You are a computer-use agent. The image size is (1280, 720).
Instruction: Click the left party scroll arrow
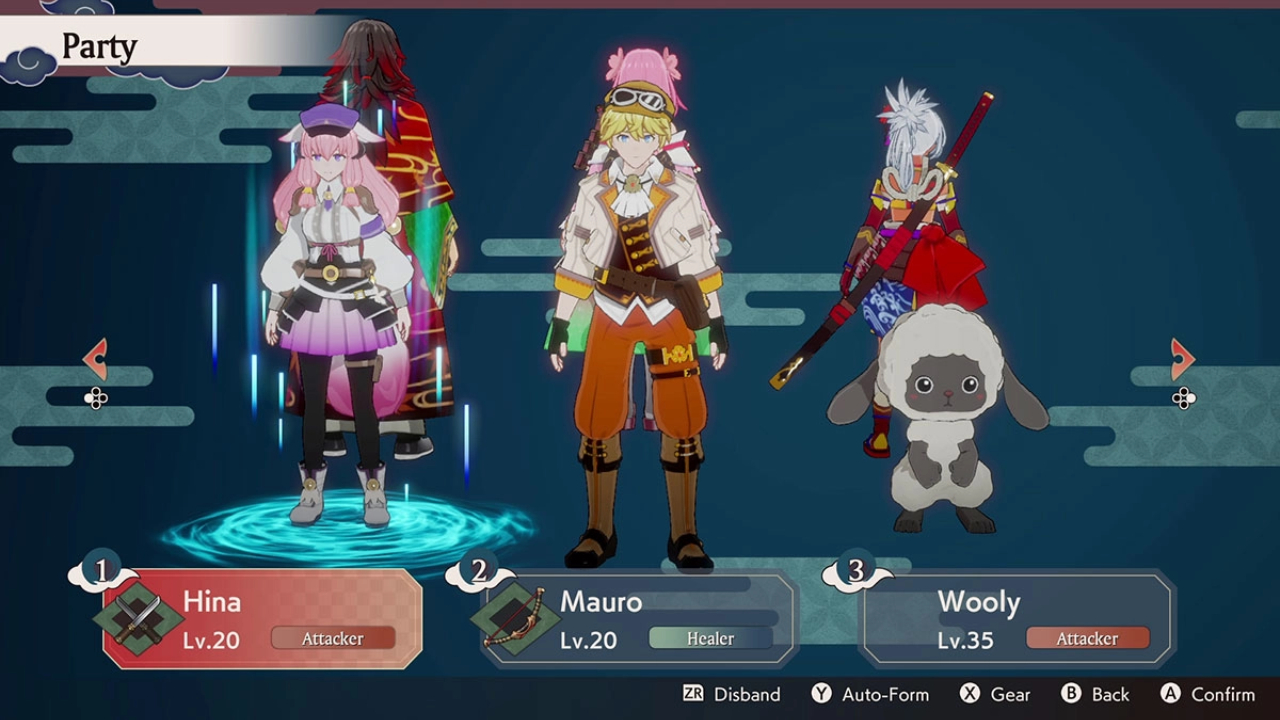pos(95,360)
